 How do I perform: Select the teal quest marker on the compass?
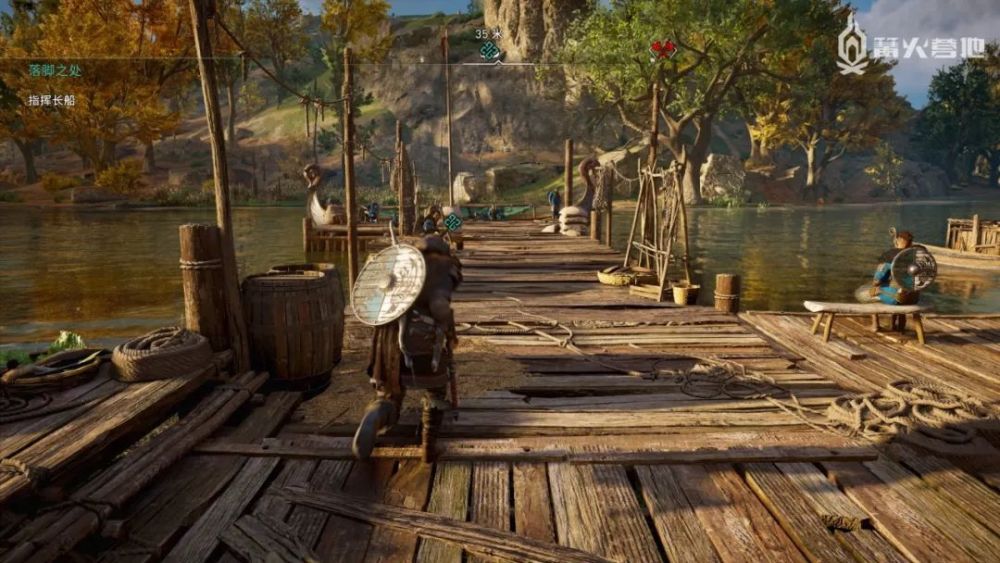[489, 51]
